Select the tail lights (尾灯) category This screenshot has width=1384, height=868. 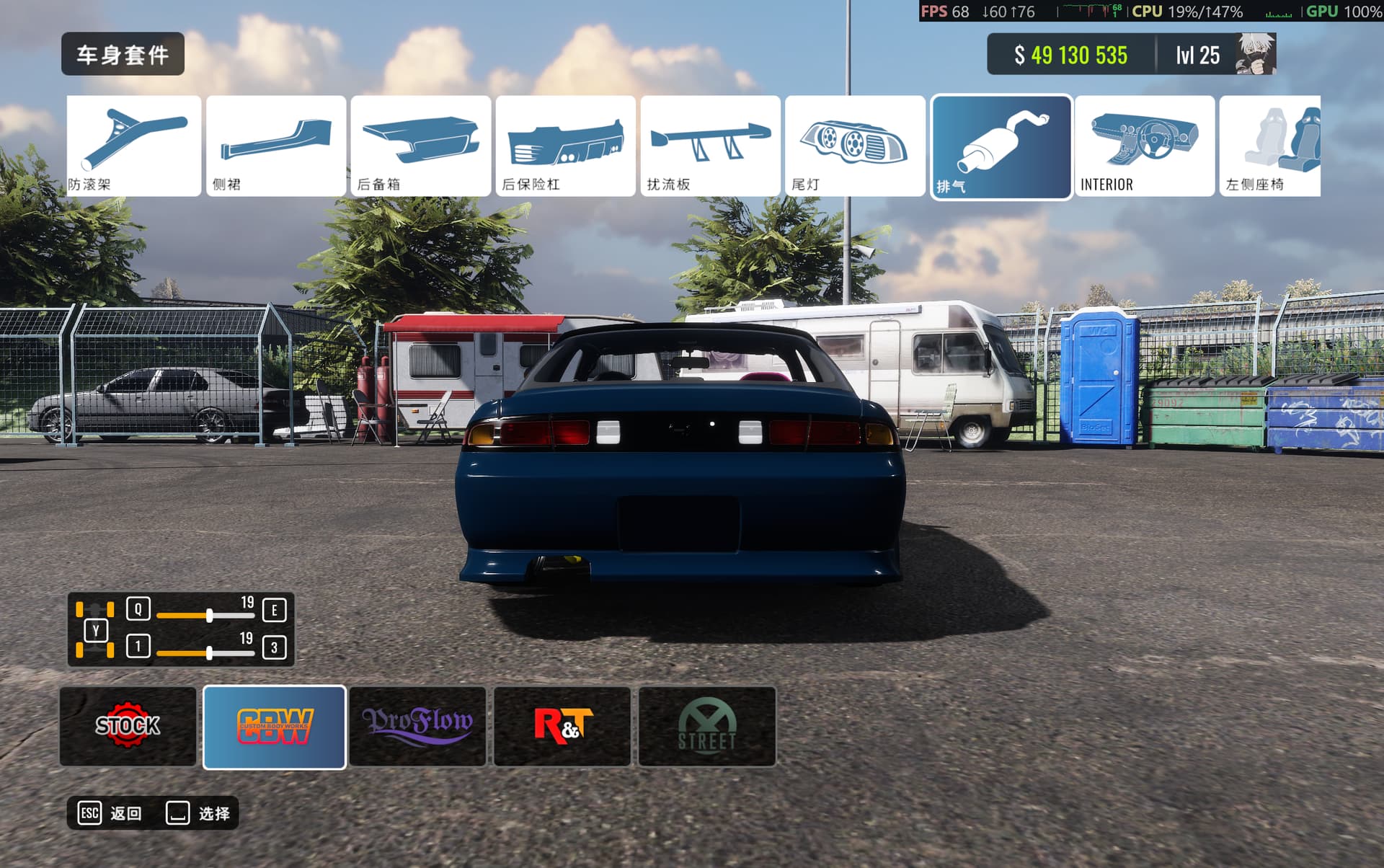855,146
